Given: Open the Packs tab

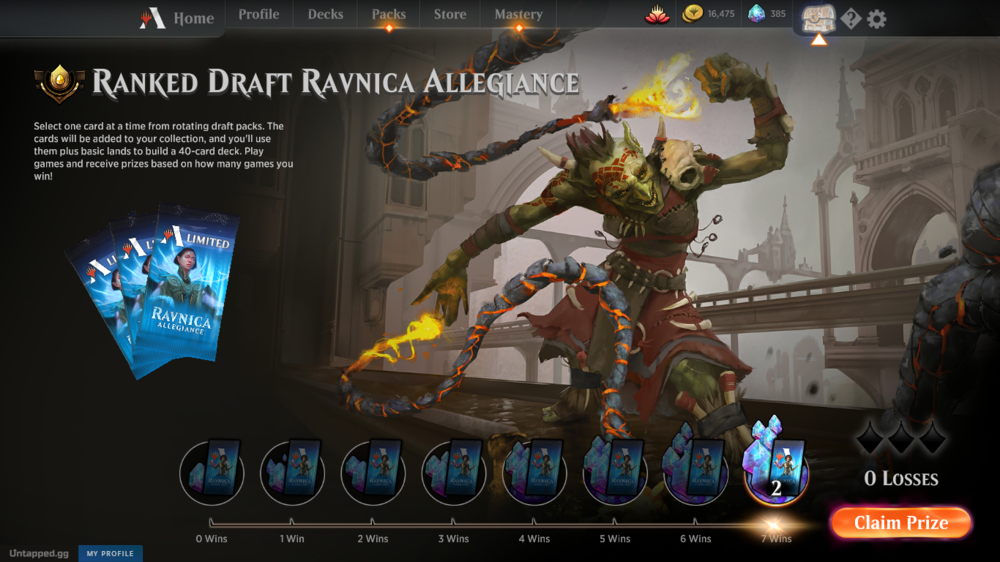Looking at the screenshot, I should click(x=388, y=15).
